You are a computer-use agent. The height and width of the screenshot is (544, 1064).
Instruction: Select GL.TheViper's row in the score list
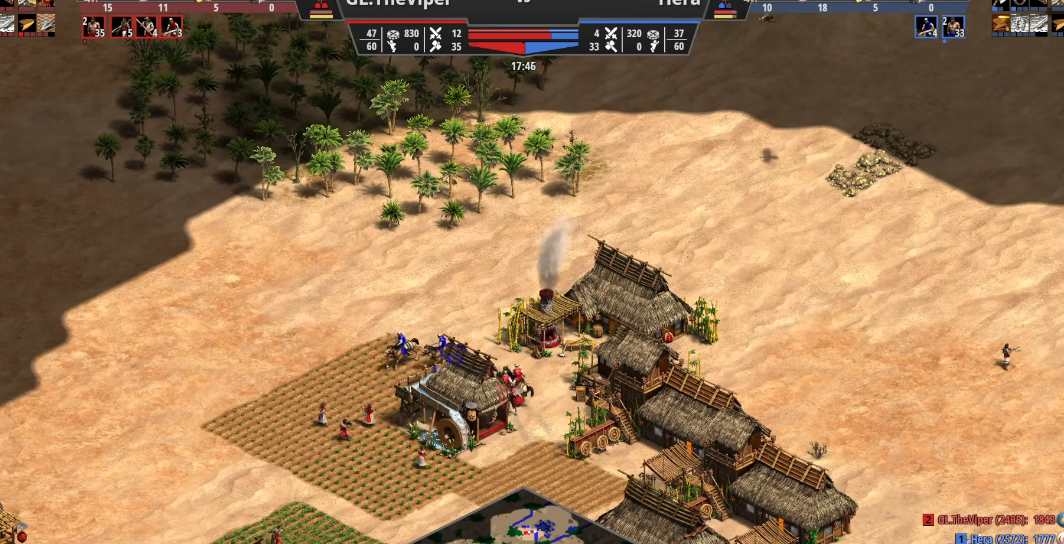click(x=992, y=520)
